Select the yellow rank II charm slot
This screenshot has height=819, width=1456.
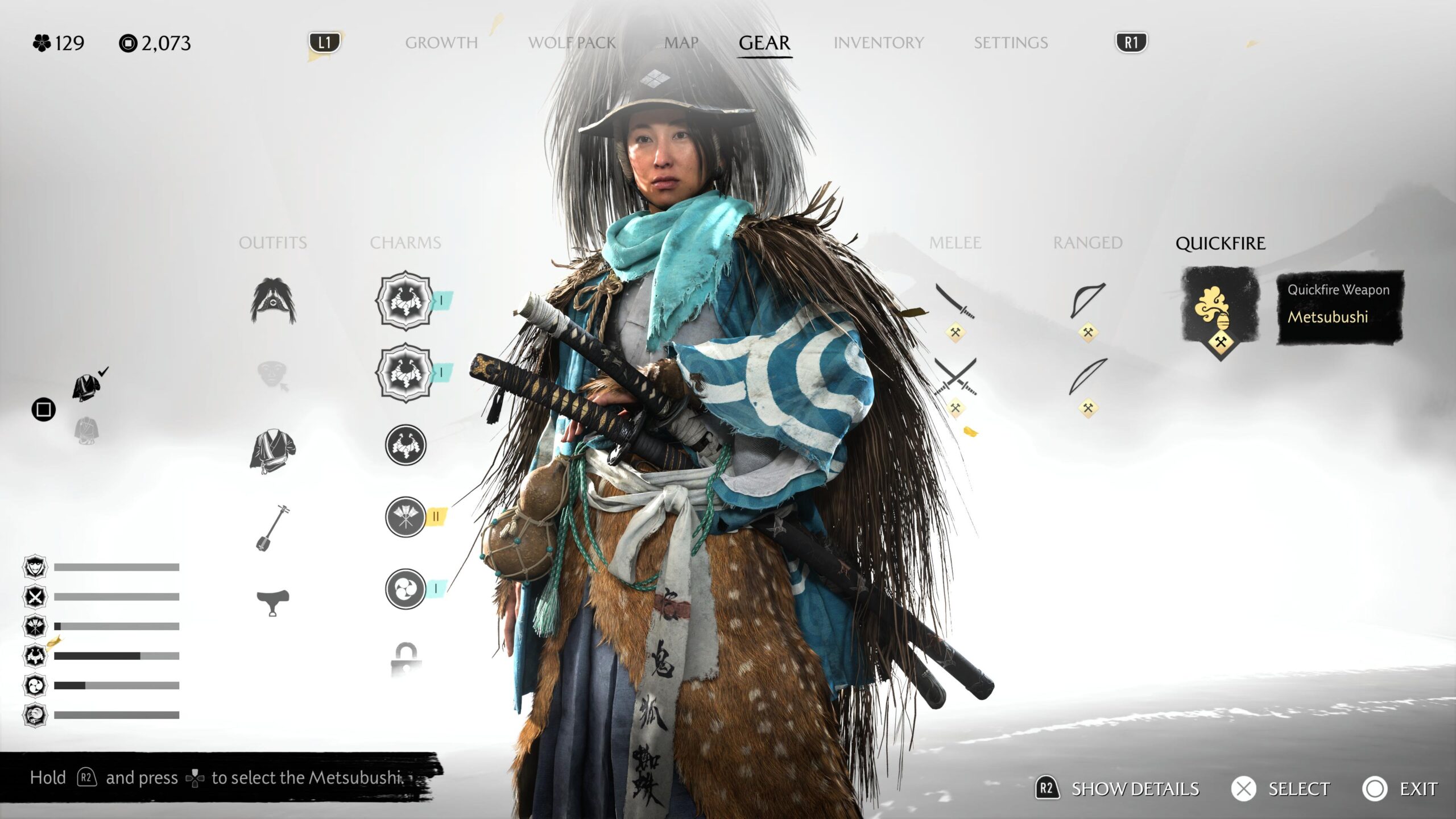[x=406, y=517]
